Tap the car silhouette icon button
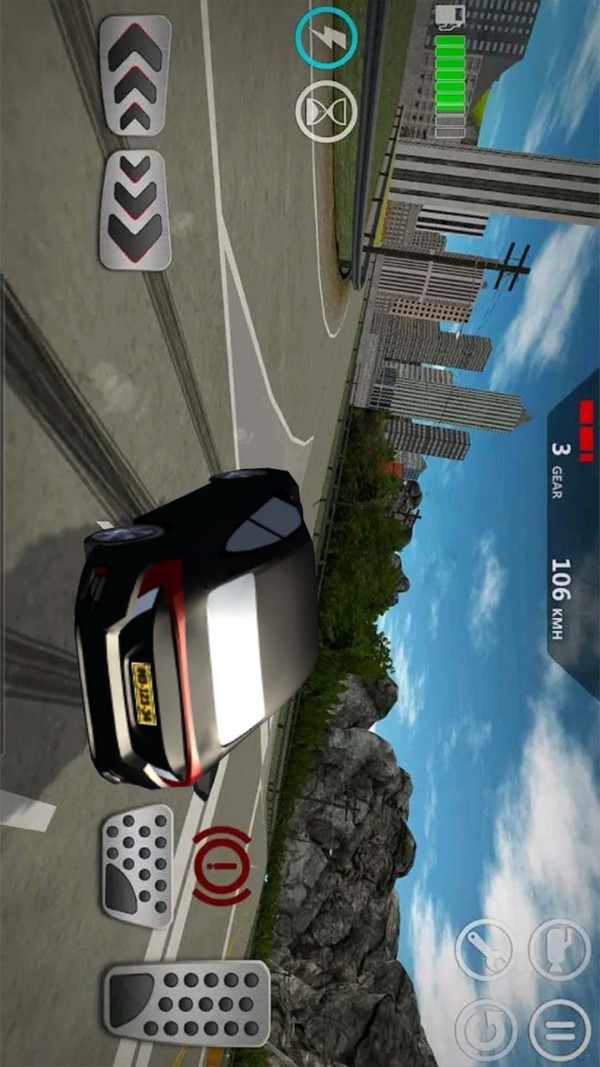Image resolution: width=600 pixels, height=1067 pixels. (559, 949)
